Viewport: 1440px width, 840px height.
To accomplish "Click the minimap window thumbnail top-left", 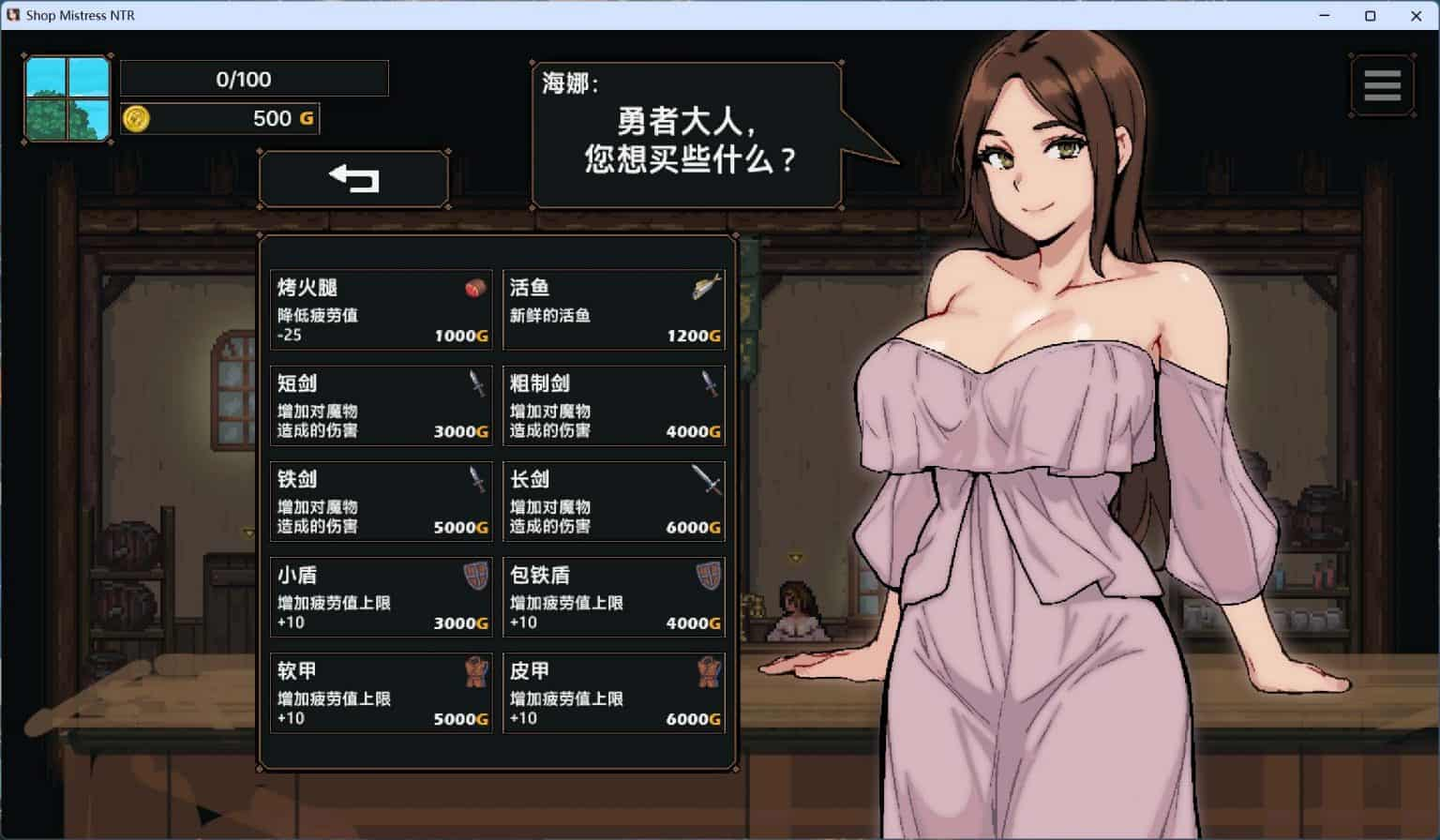I will [67, 97].
